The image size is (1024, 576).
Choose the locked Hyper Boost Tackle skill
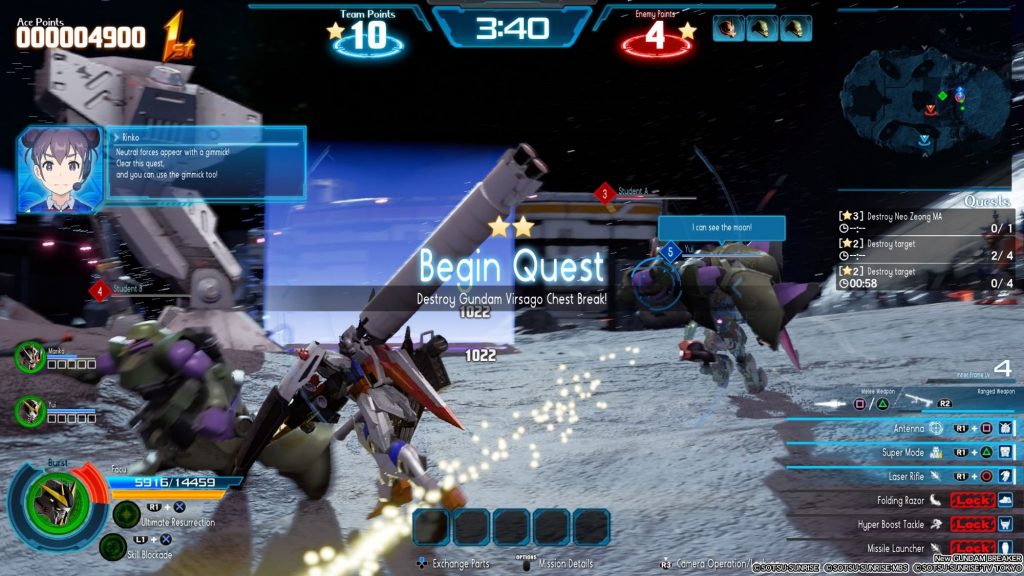[x=900, y=523]
